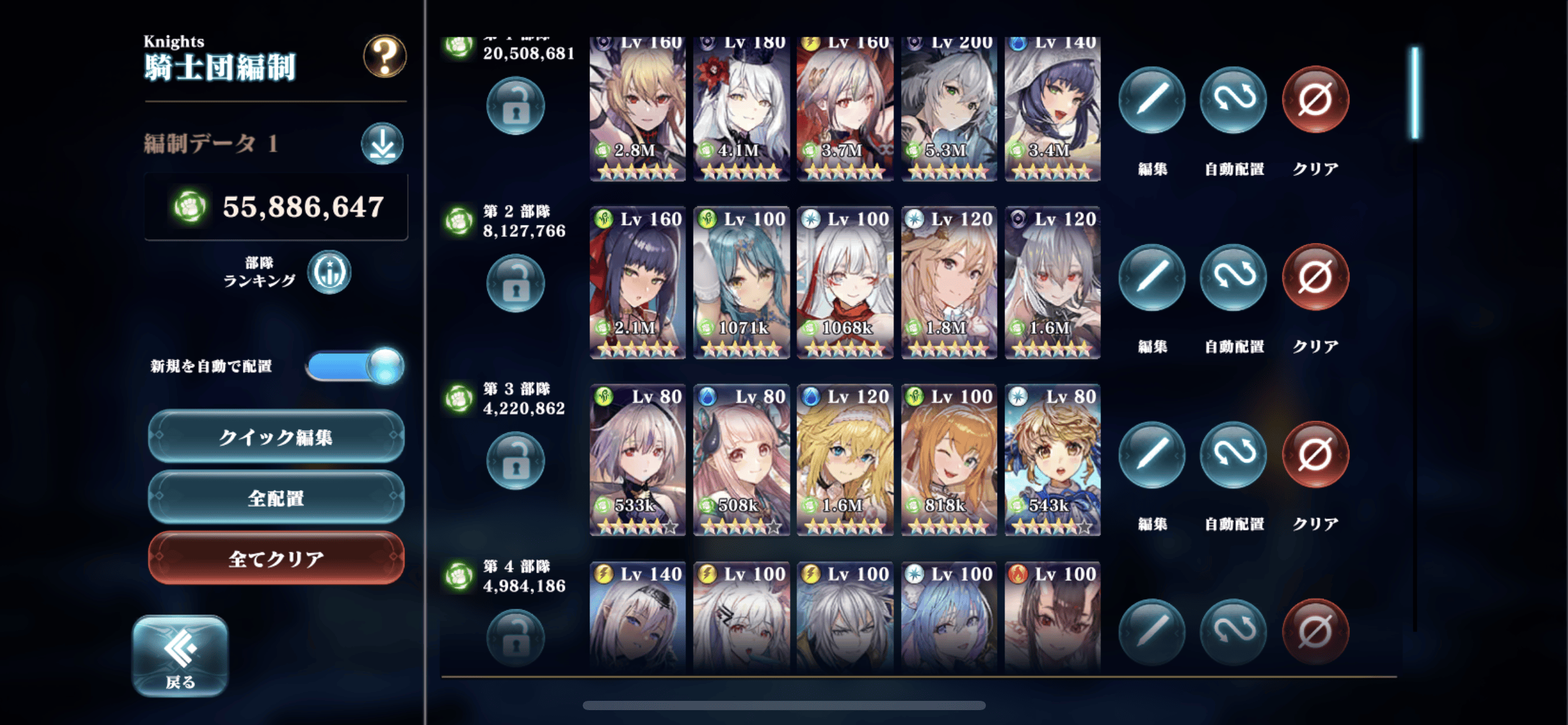This screenshot has width=1568, height=725.
Task: Edit squad 2 with the pencil button
Action: pyautogui.click(x=1152, y=277)
